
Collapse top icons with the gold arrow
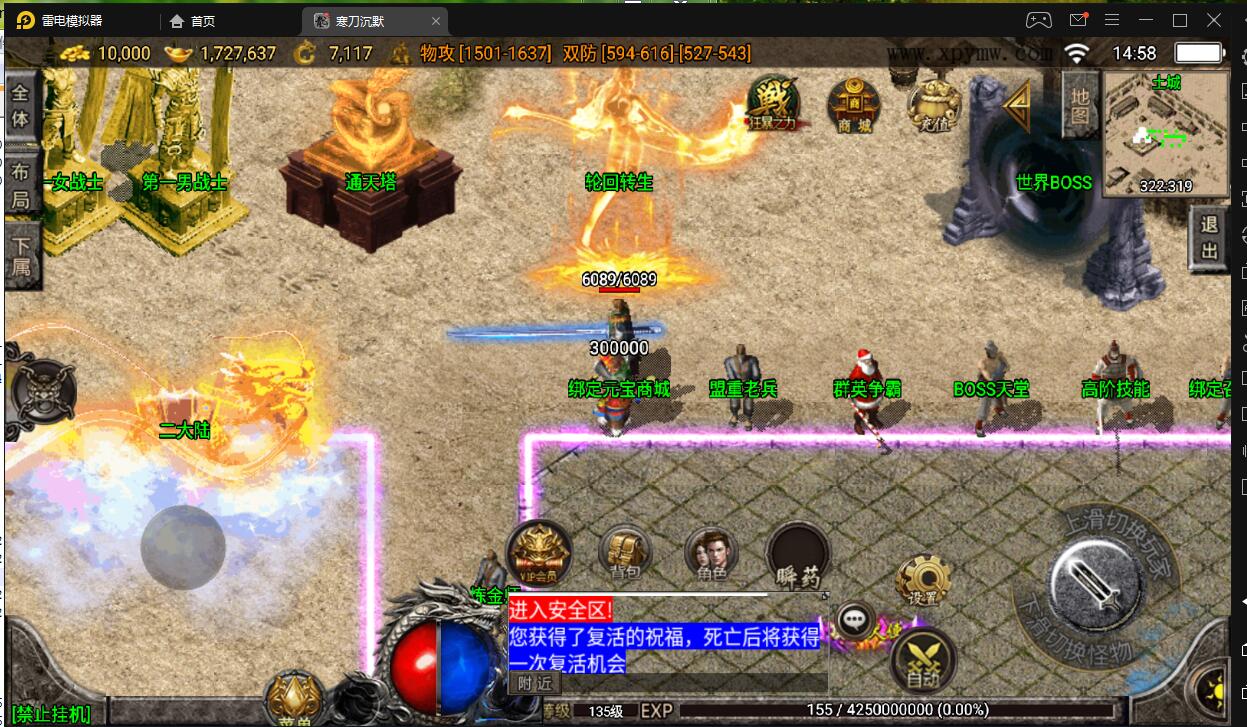pos(1017,105)
